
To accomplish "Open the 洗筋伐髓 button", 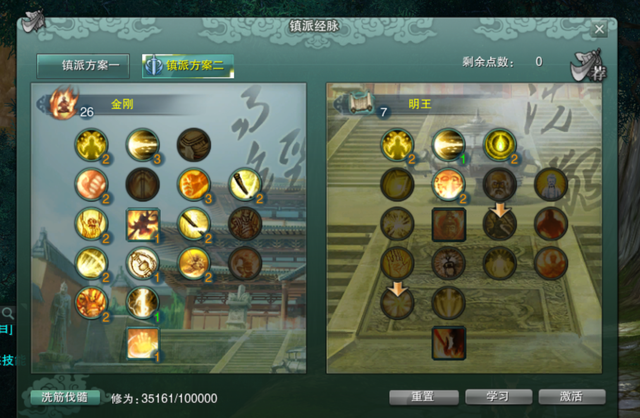I will [65, 397].
